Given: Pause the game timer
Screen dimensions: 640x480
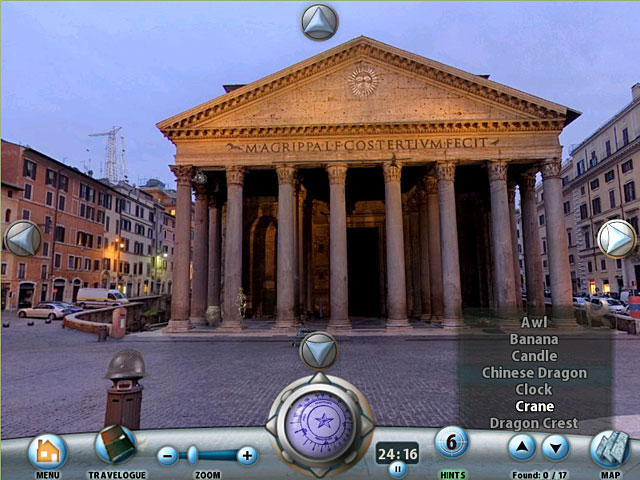Looking at the screenshot, I should coord(397,468).
